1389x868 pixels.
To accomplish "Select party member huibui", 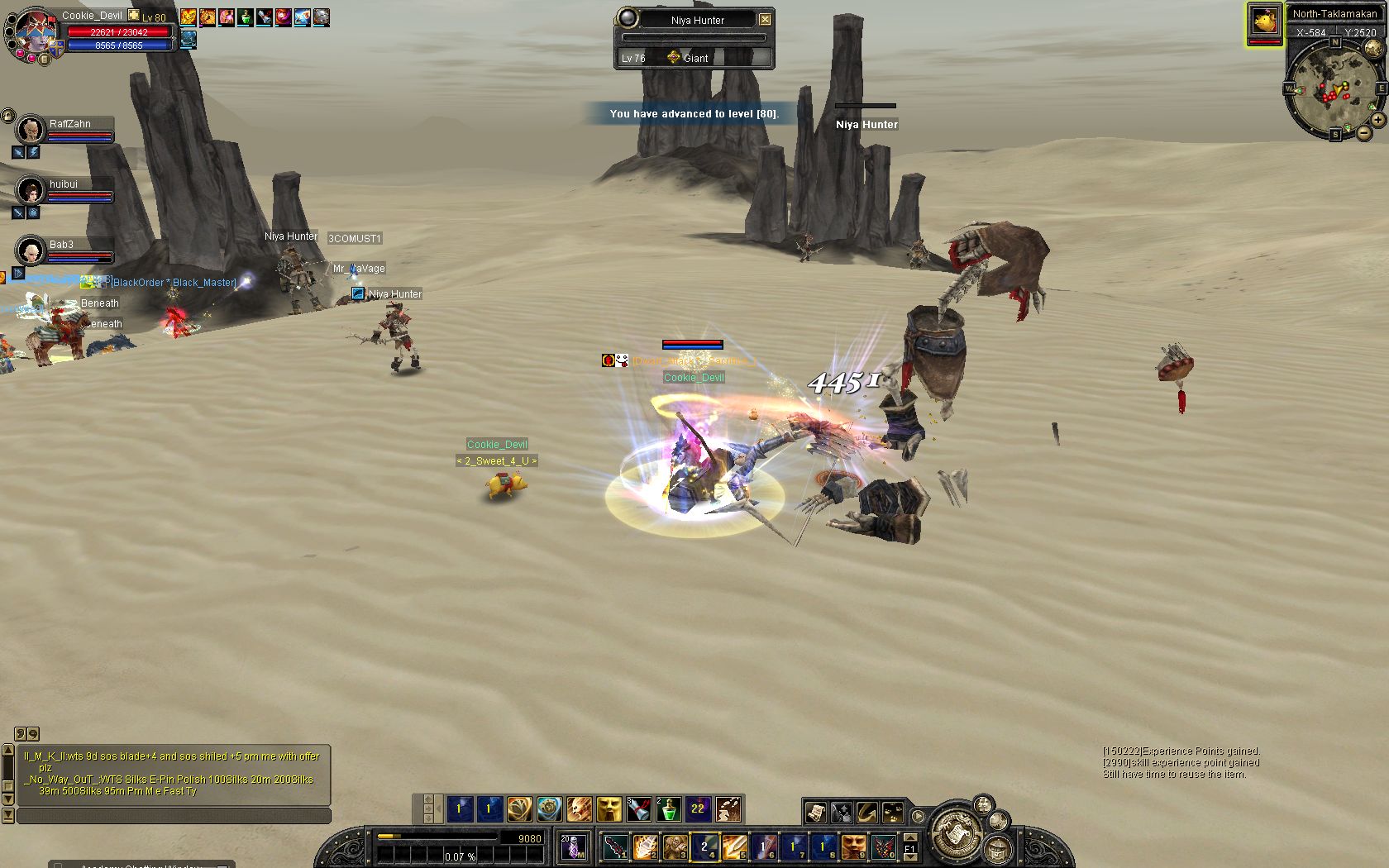I will point(31,190).
